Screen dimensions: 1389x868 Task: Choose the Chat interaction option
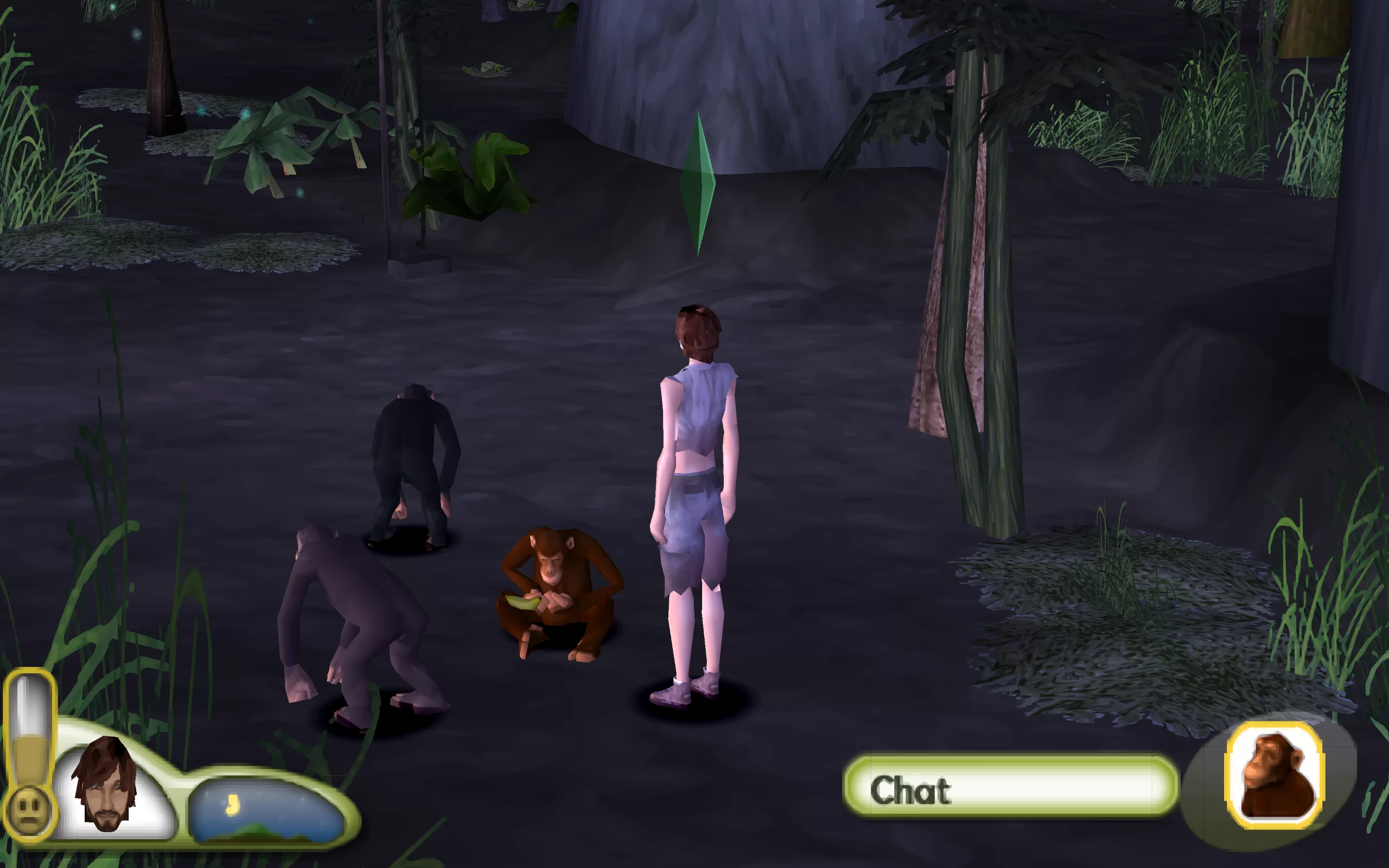pyautogui.click(x=1010, y=790)
